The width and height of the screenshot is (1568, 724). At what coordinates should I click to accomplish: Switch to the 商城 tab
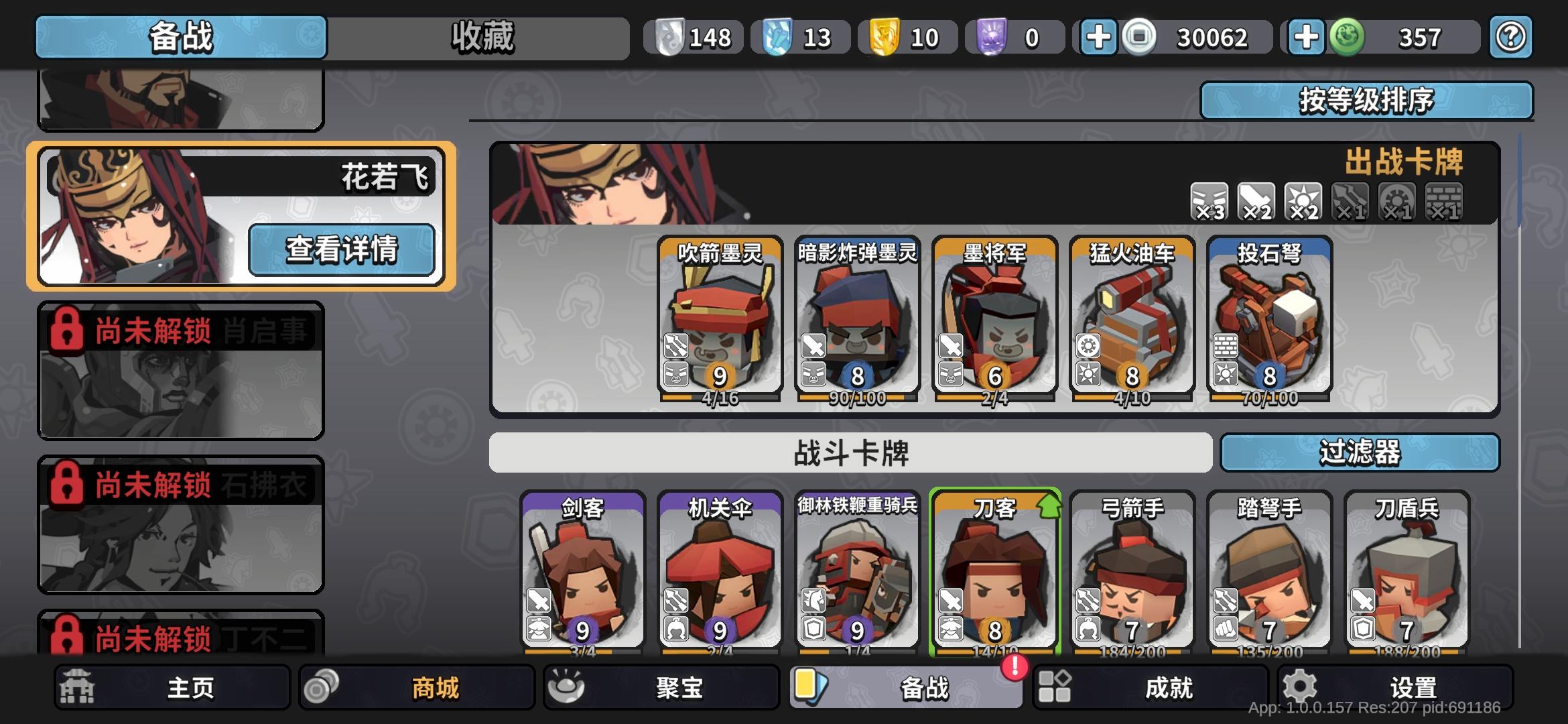click(417, 687)
